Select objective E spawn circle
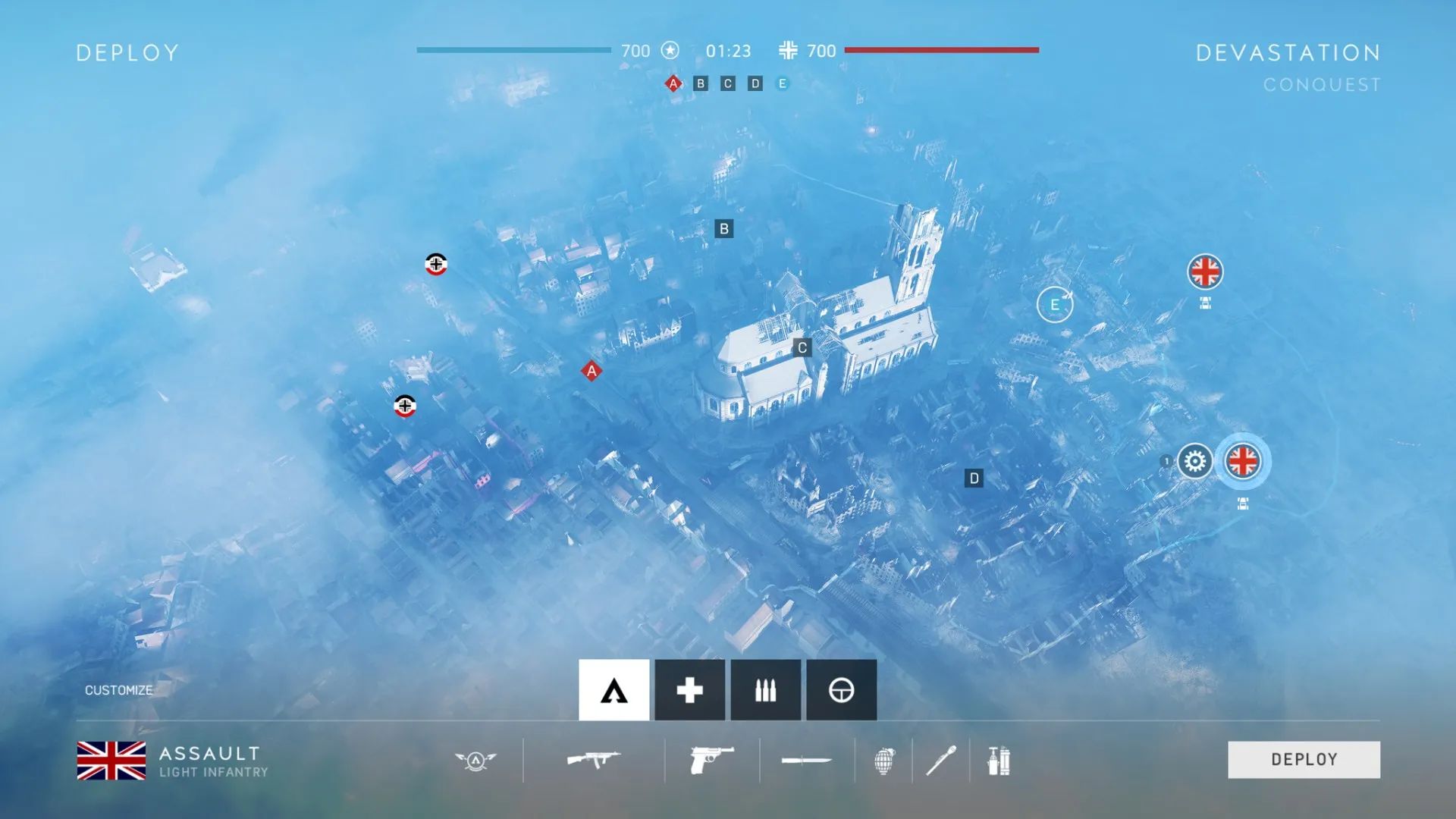Viewport: 1456px width, 819px height. pyautogui.click(x=1054, y=304)
